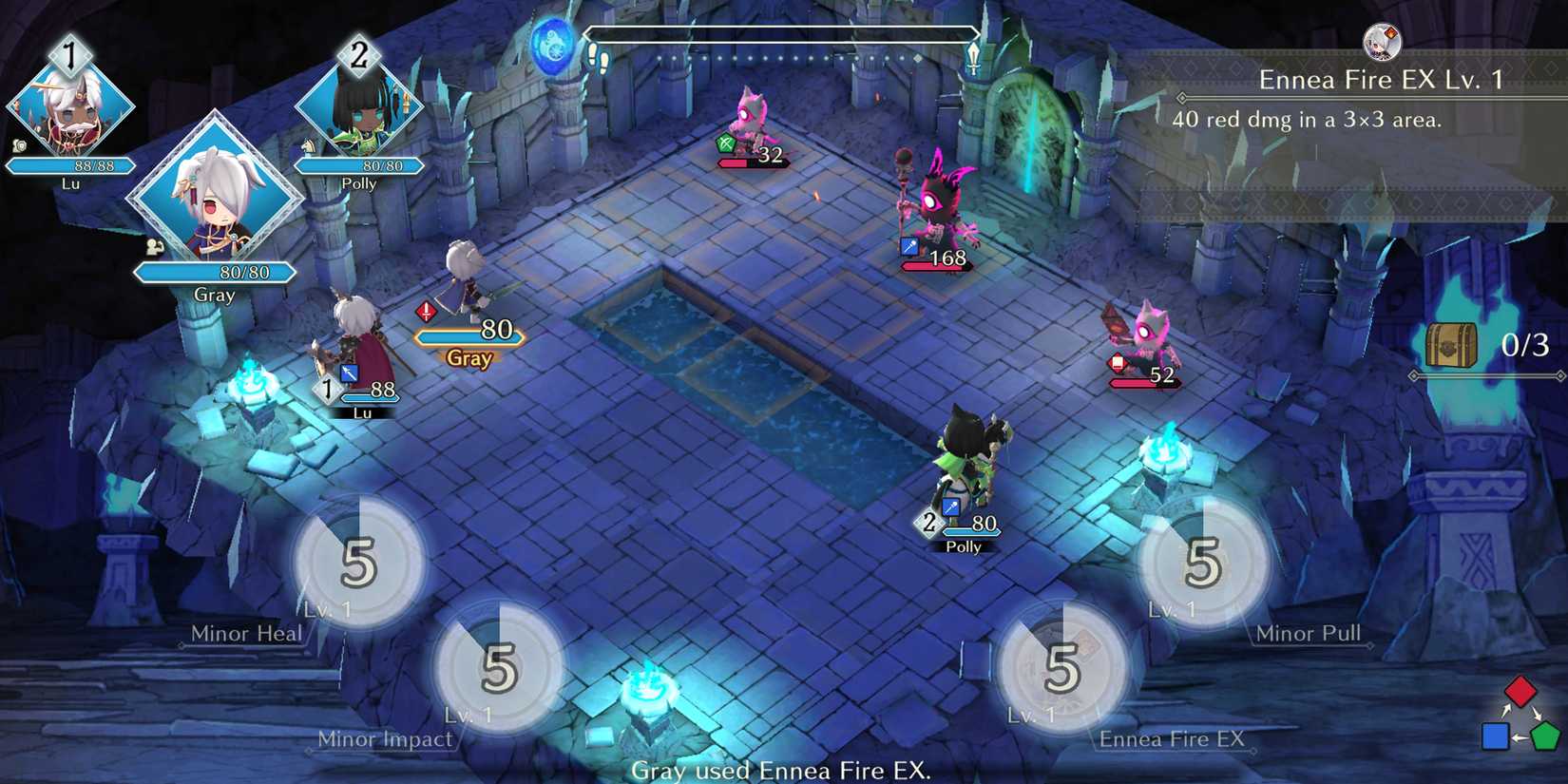Click the enemy portrait in the skill info panel
This screenshot has width=1568, height=784.
(x=1383, y=41)
